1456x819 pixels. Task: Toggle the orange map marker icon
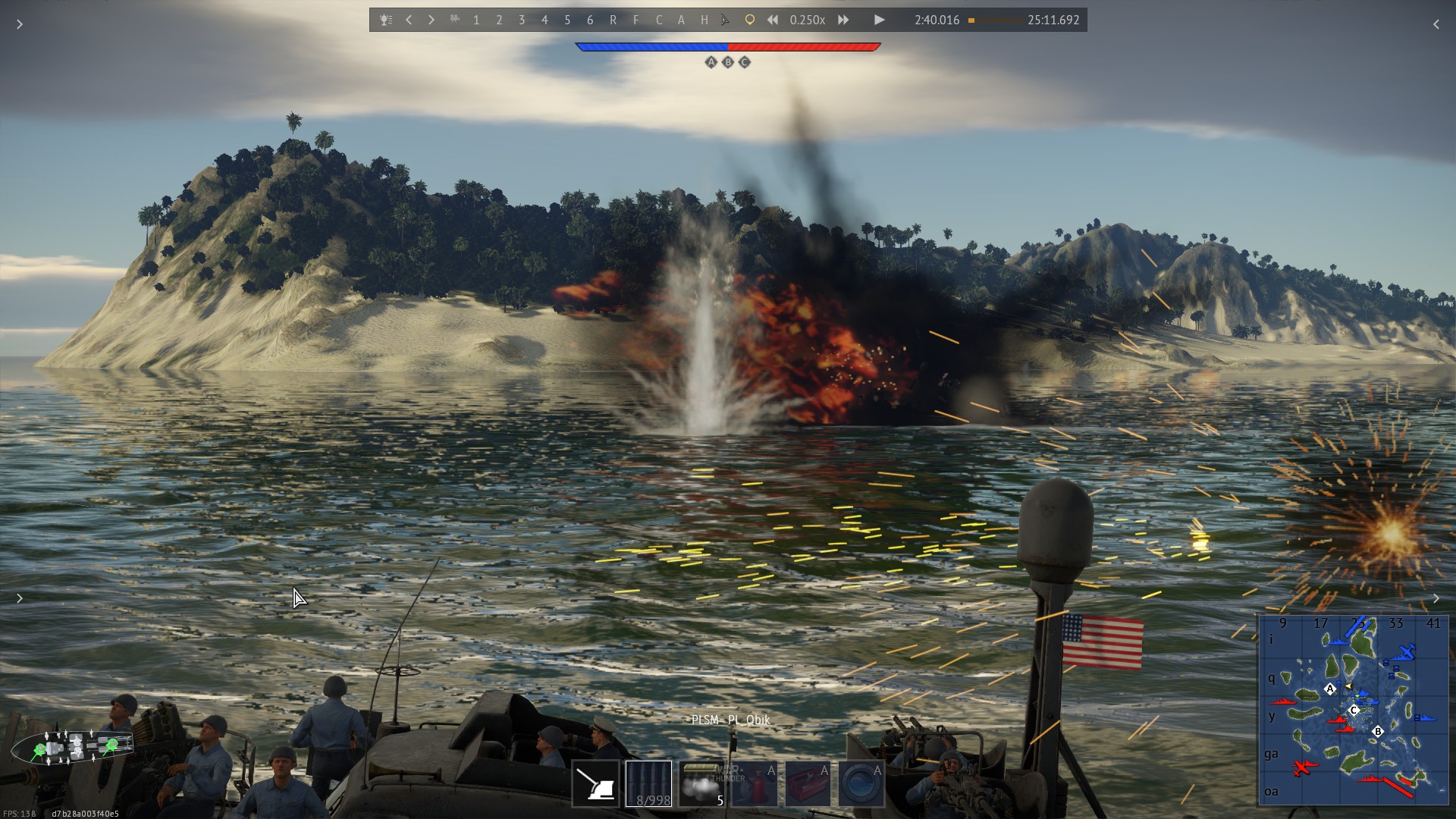coord(749,20)
